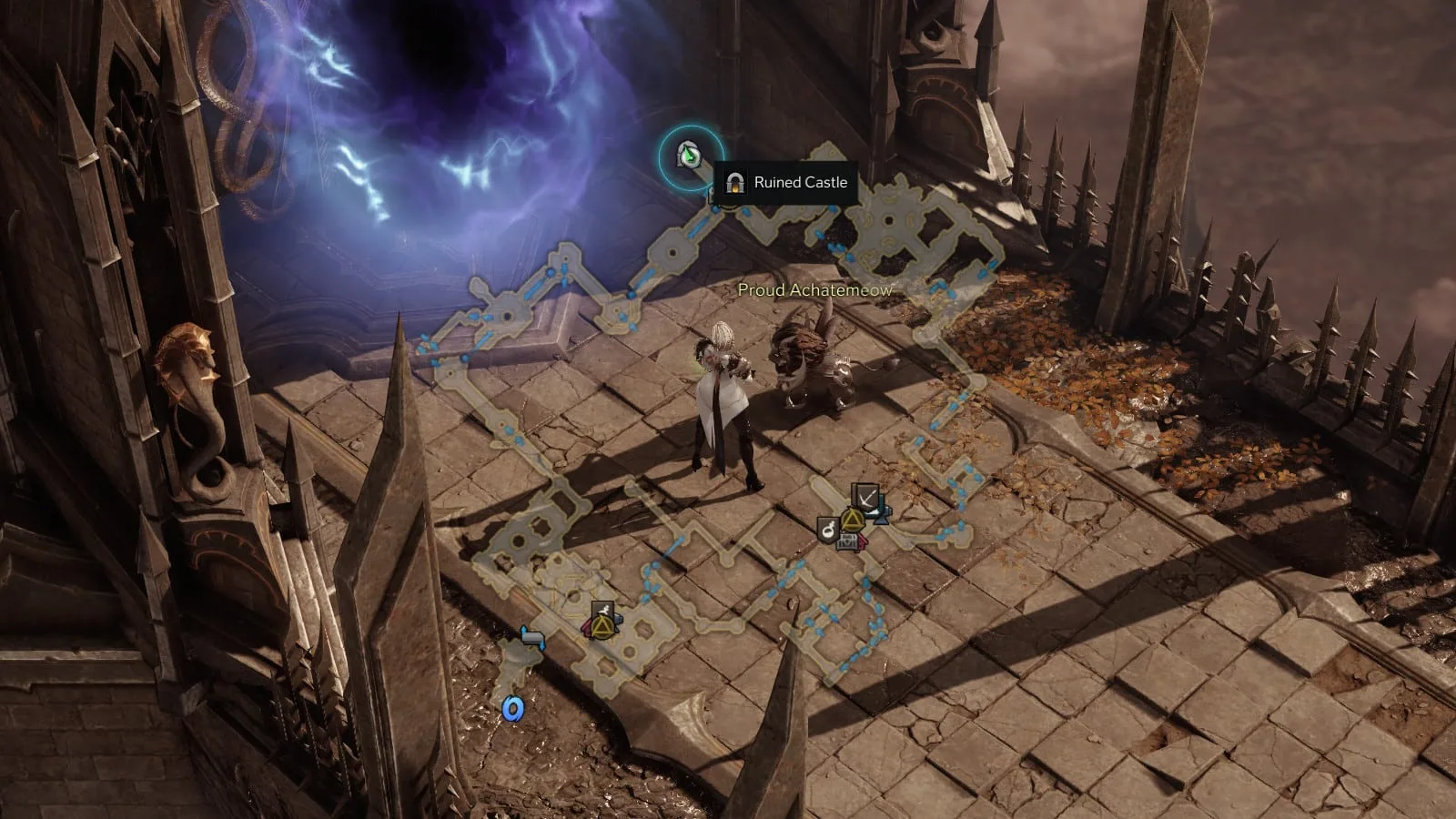The image size is (1456, 819).
Task: Select the potion merchant map icon
Action: (827, 530)
